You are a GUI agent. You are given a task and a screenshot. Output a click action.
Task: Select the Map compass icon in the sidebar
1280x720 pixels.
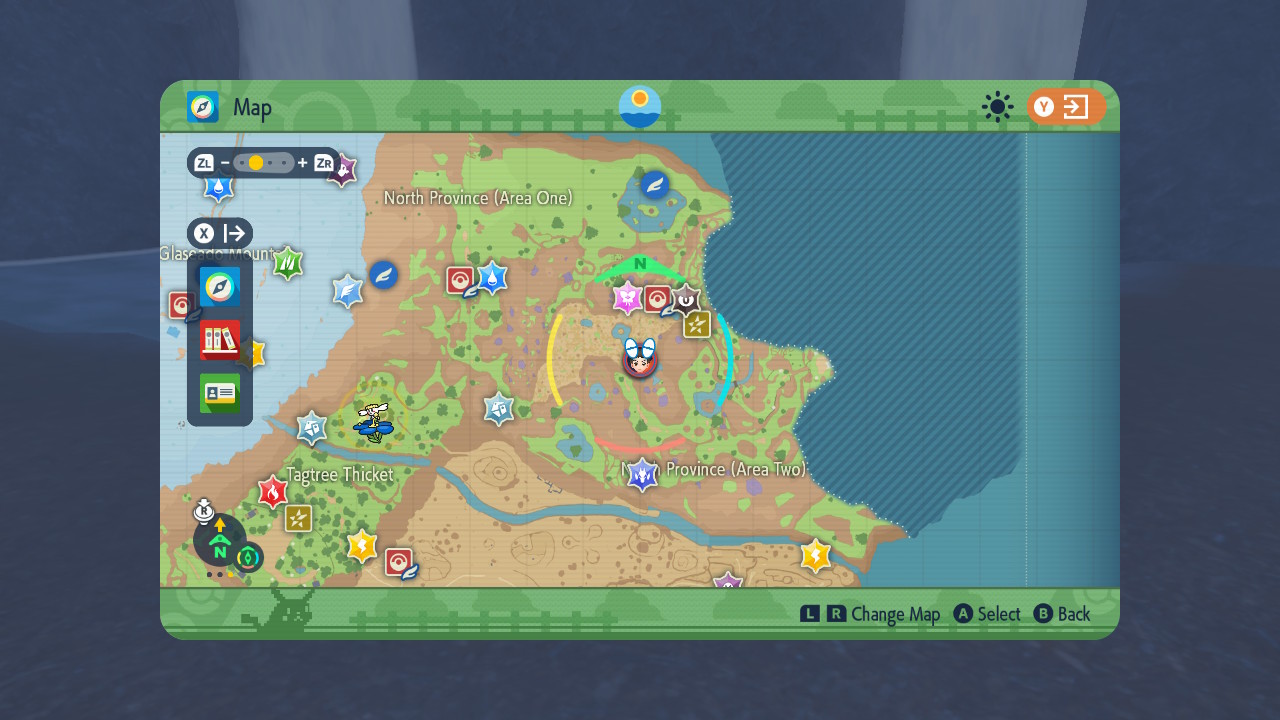tap(219, 287)
